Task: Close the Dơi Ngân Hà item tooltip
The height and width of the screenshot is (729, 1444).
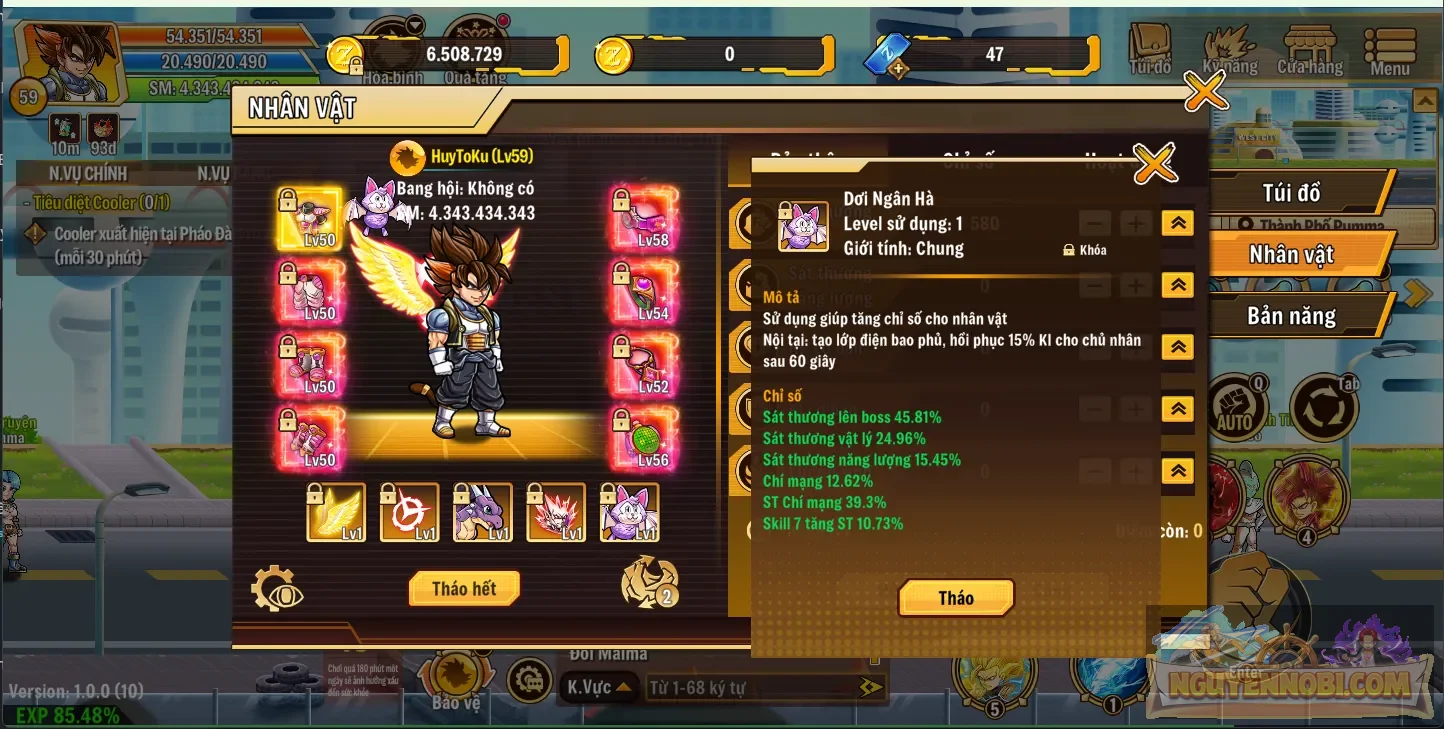Action: click(x=1154, y=163)
